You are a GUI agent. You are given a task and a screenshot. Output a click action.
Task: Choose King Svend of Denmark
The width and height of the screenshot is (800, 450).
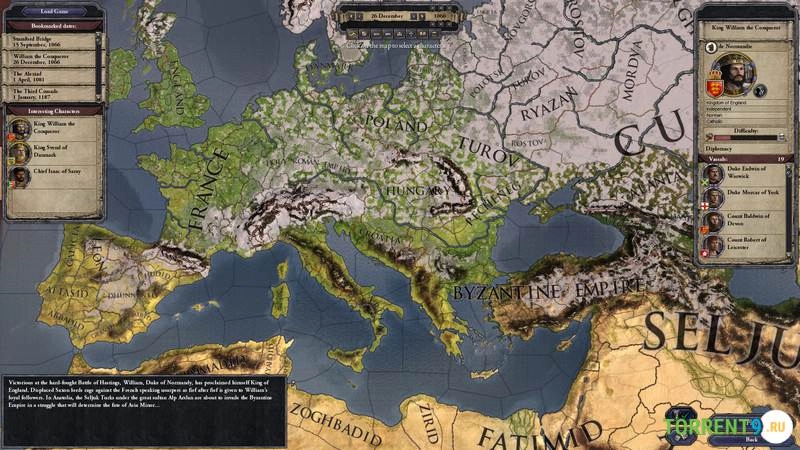coord(52,151)
